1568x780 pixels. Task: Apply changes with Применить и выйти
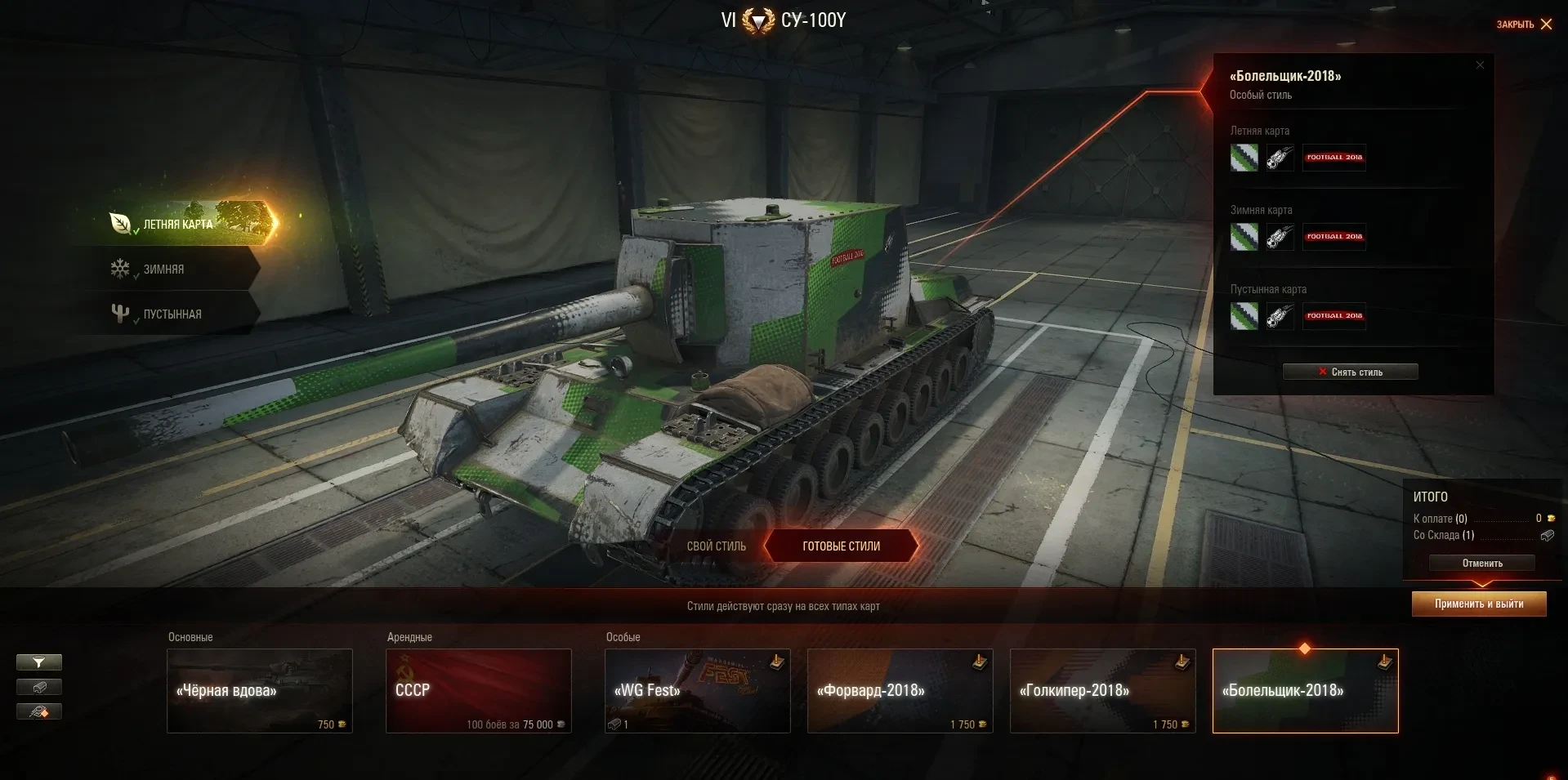tap(1478, 604)
